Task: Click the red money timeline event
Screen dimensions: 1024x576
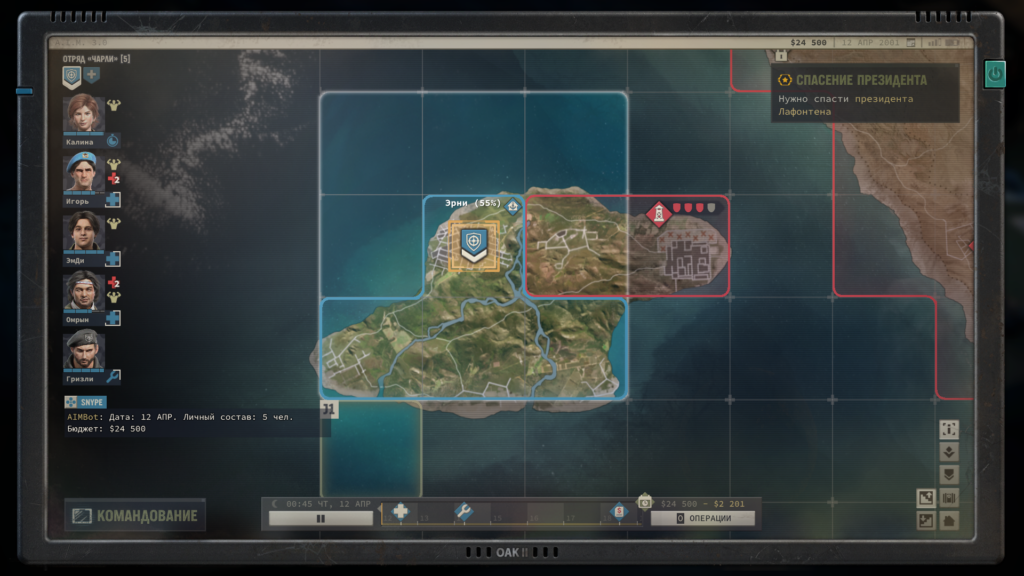Action: tap(619, 512)
